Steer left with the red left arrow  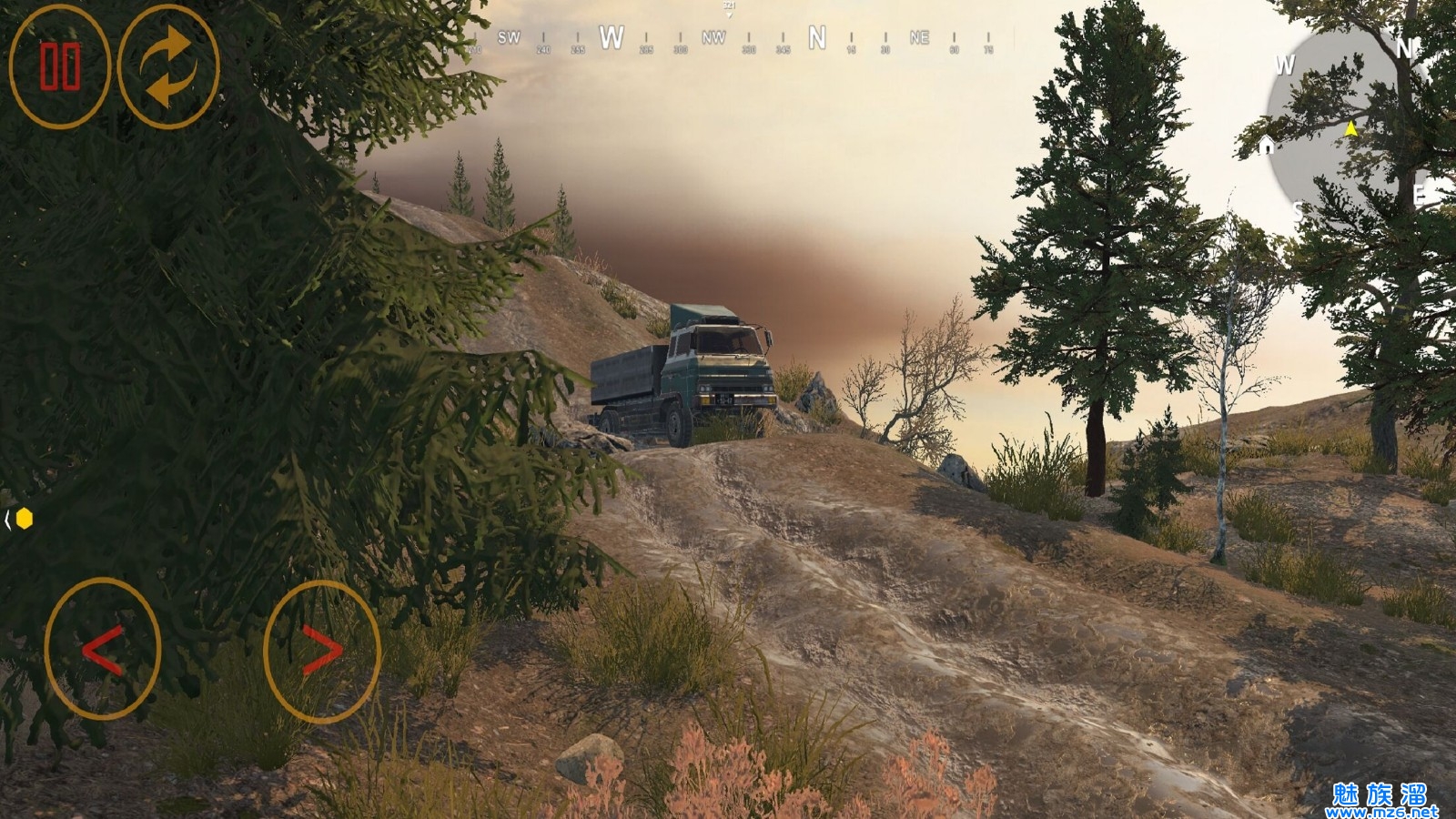103,649
